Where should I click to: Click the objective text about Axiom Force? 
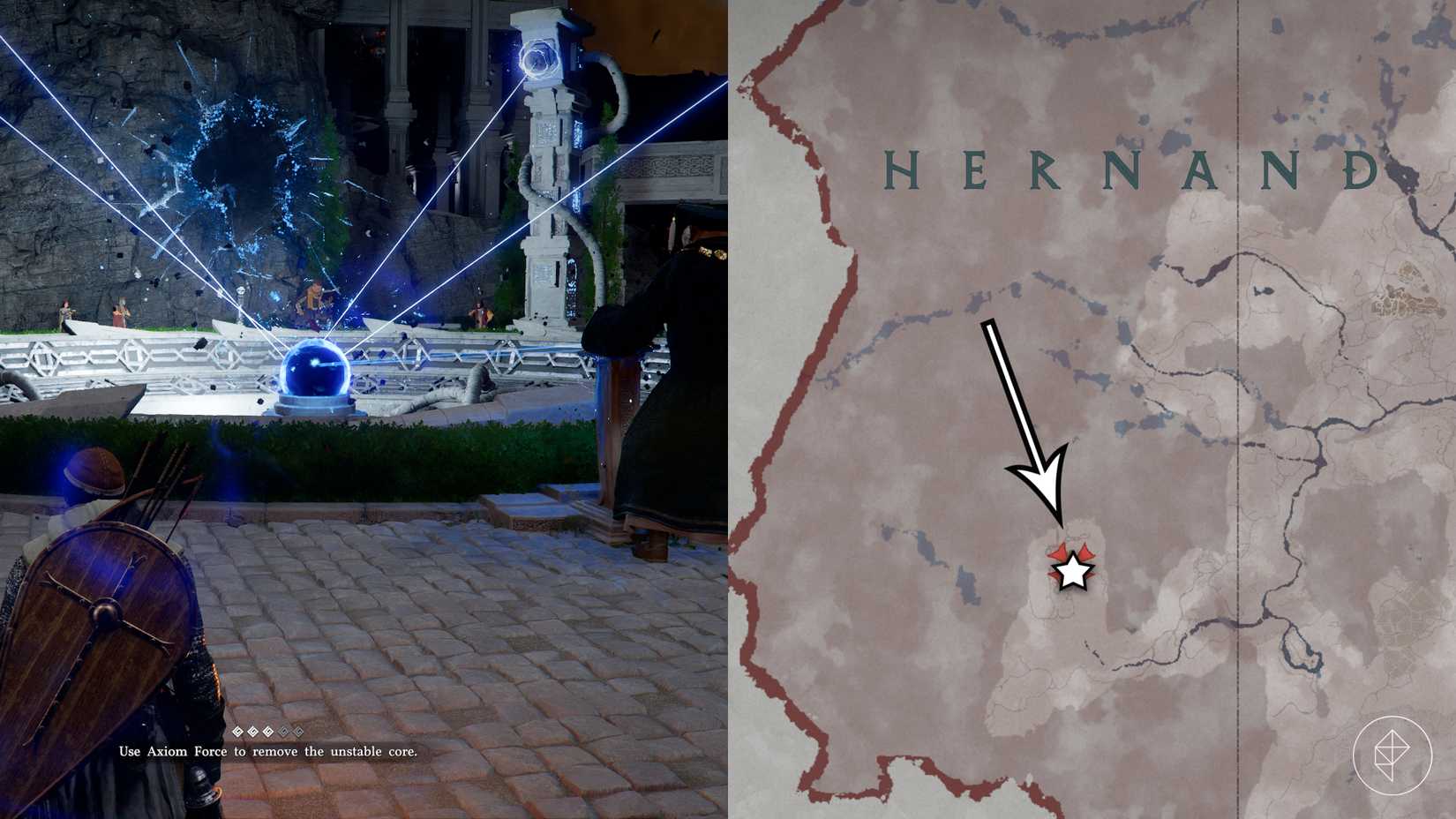click(269, 752)
